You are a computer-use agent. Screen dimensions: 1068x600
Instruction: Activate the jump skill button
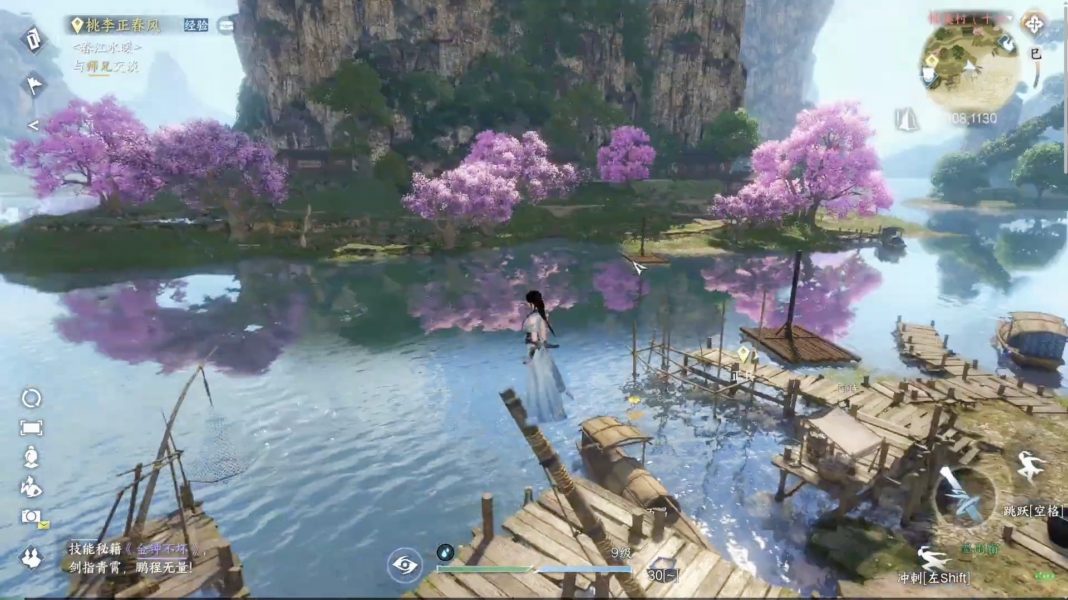(x=1029, y=467)
